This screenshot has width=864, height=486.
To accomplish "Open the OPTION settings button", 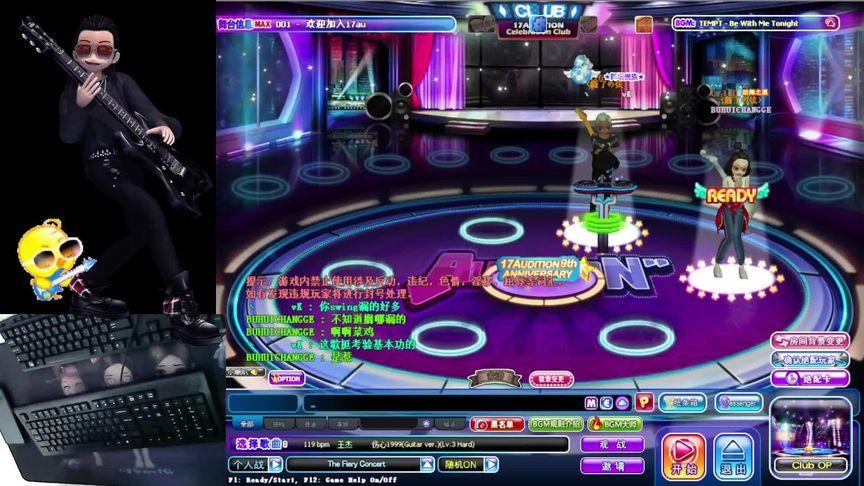I will [x=286, y=378].
